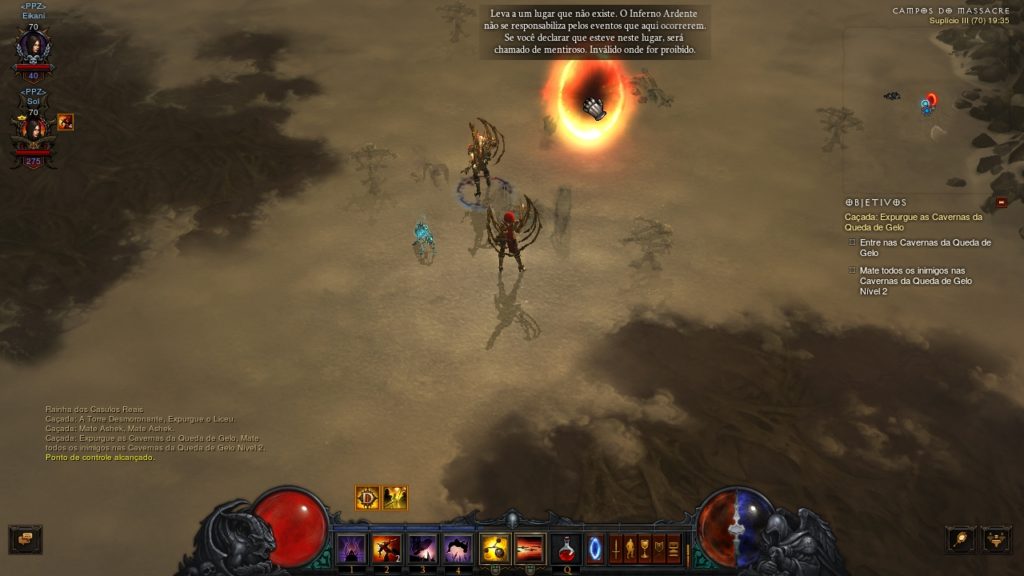Open the chat bubble button
Image resolution: width=1024 pixels, height=576 pixels.
[25, 539]
